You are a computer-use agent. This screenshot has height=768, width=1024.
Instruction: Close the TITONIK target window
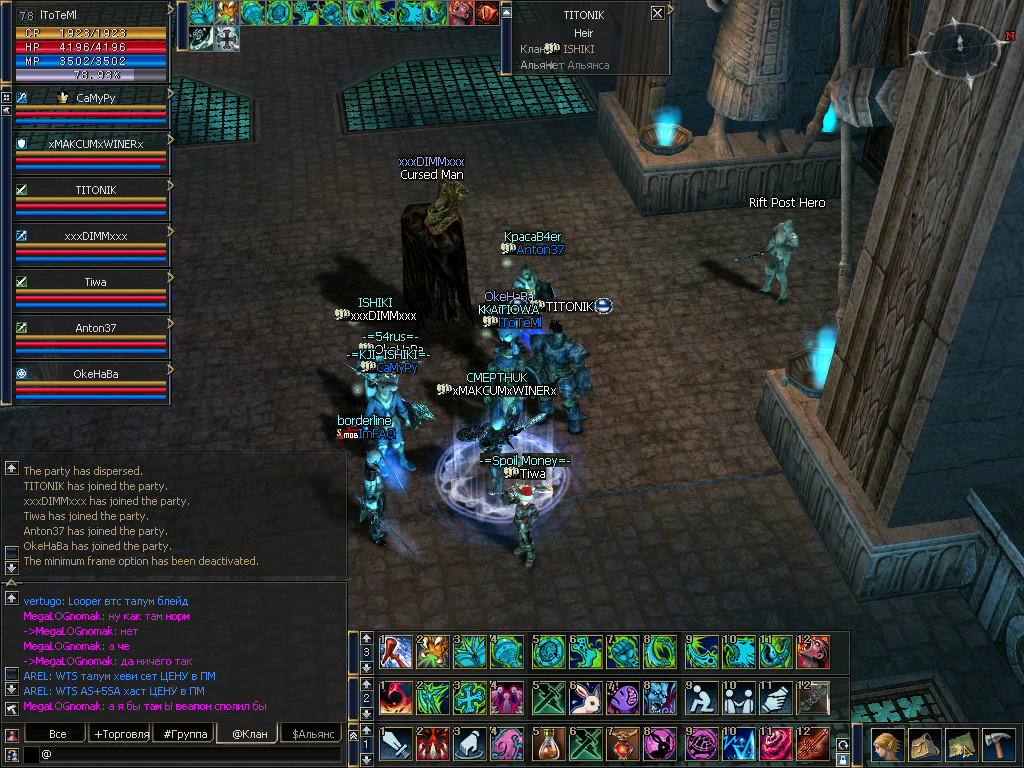click(657, 13)
